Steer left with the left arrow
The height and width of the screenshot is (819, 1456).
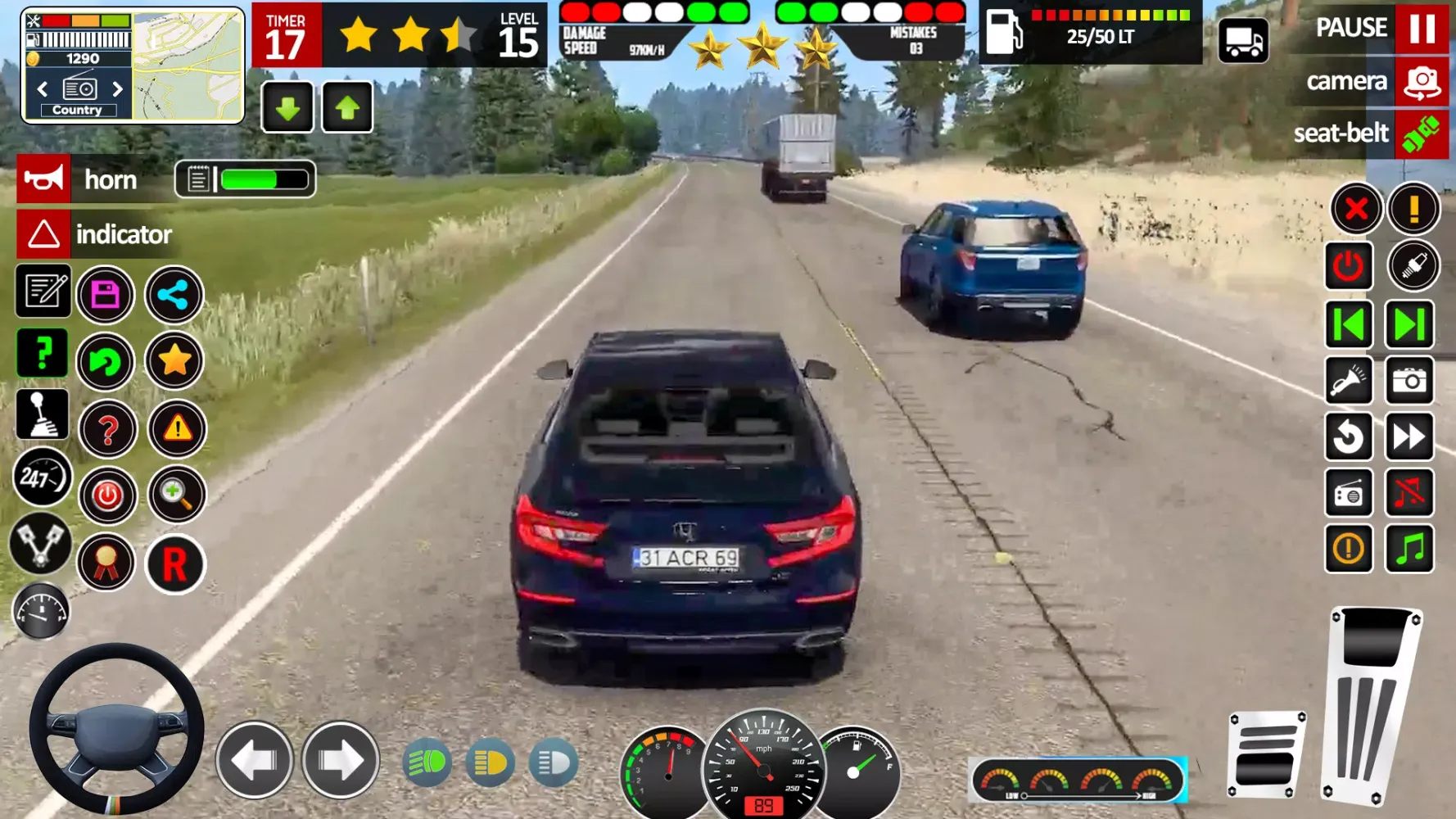click(255, 761)
